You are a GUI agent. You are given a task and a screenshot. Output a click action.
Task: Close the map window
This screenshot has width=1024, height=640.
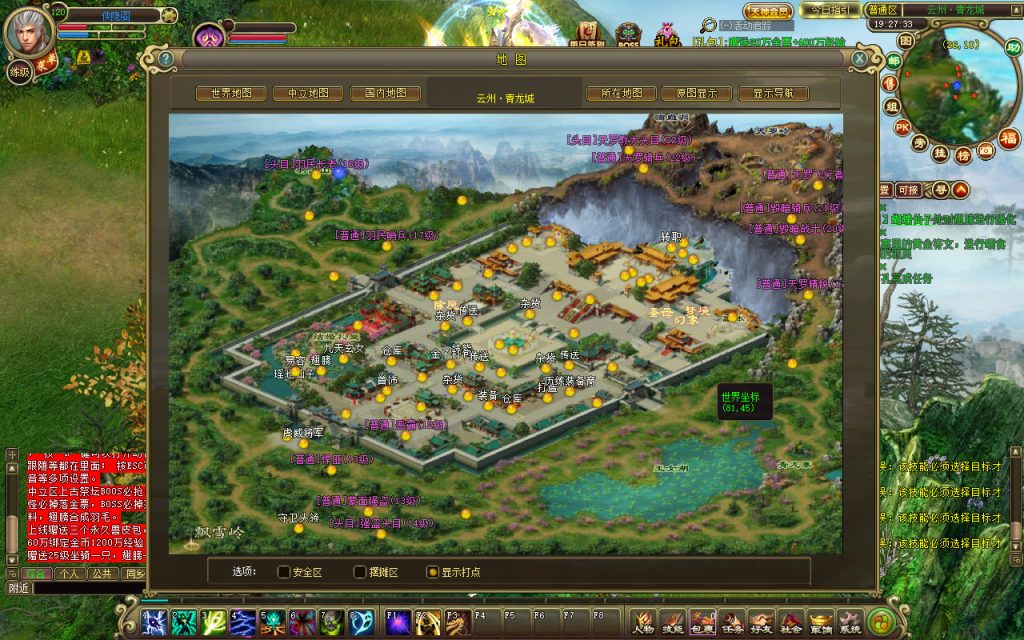[859, 59]
